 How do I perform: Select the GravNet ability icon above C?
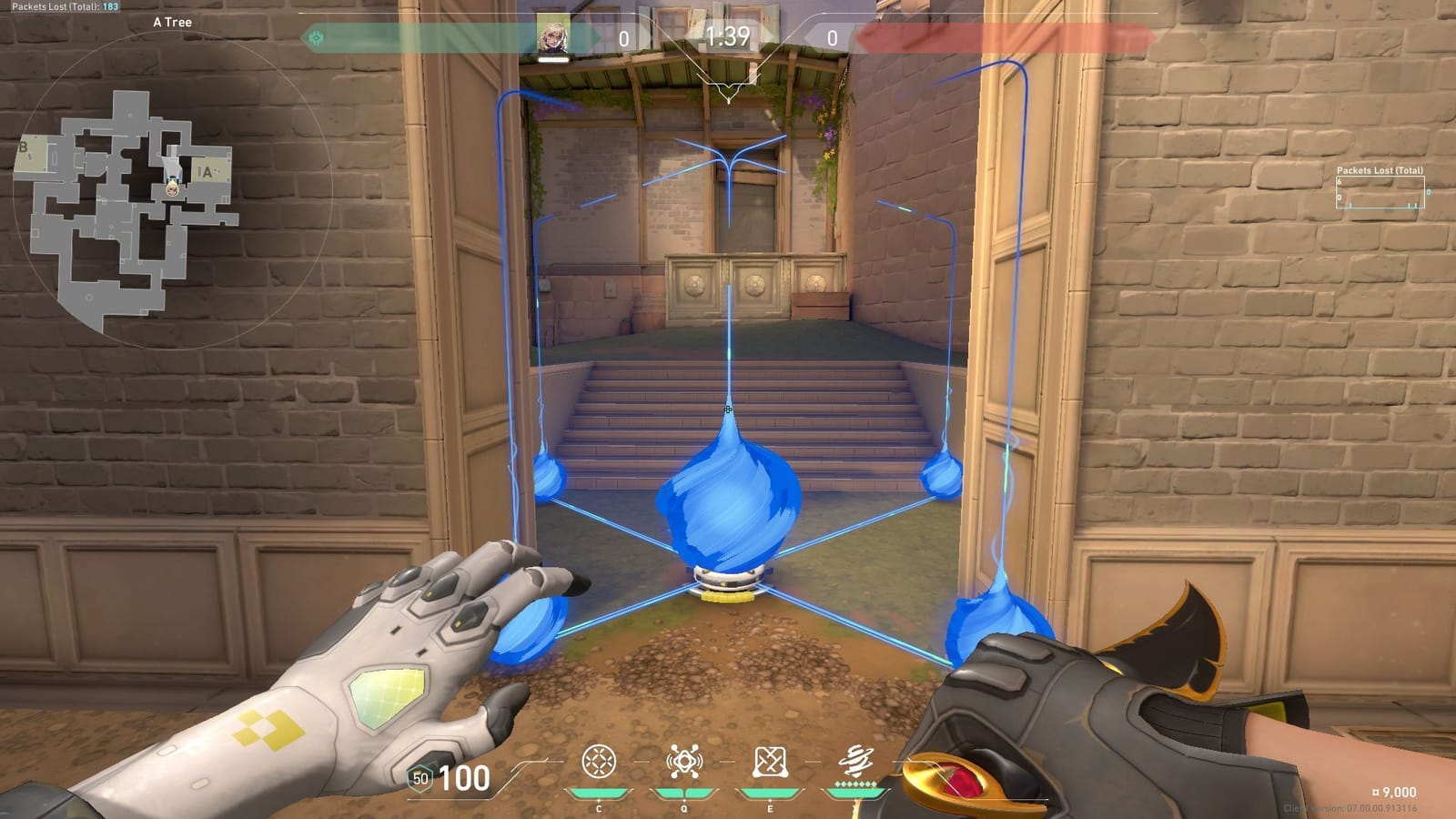pyautogui.click(x=598, y=761)
